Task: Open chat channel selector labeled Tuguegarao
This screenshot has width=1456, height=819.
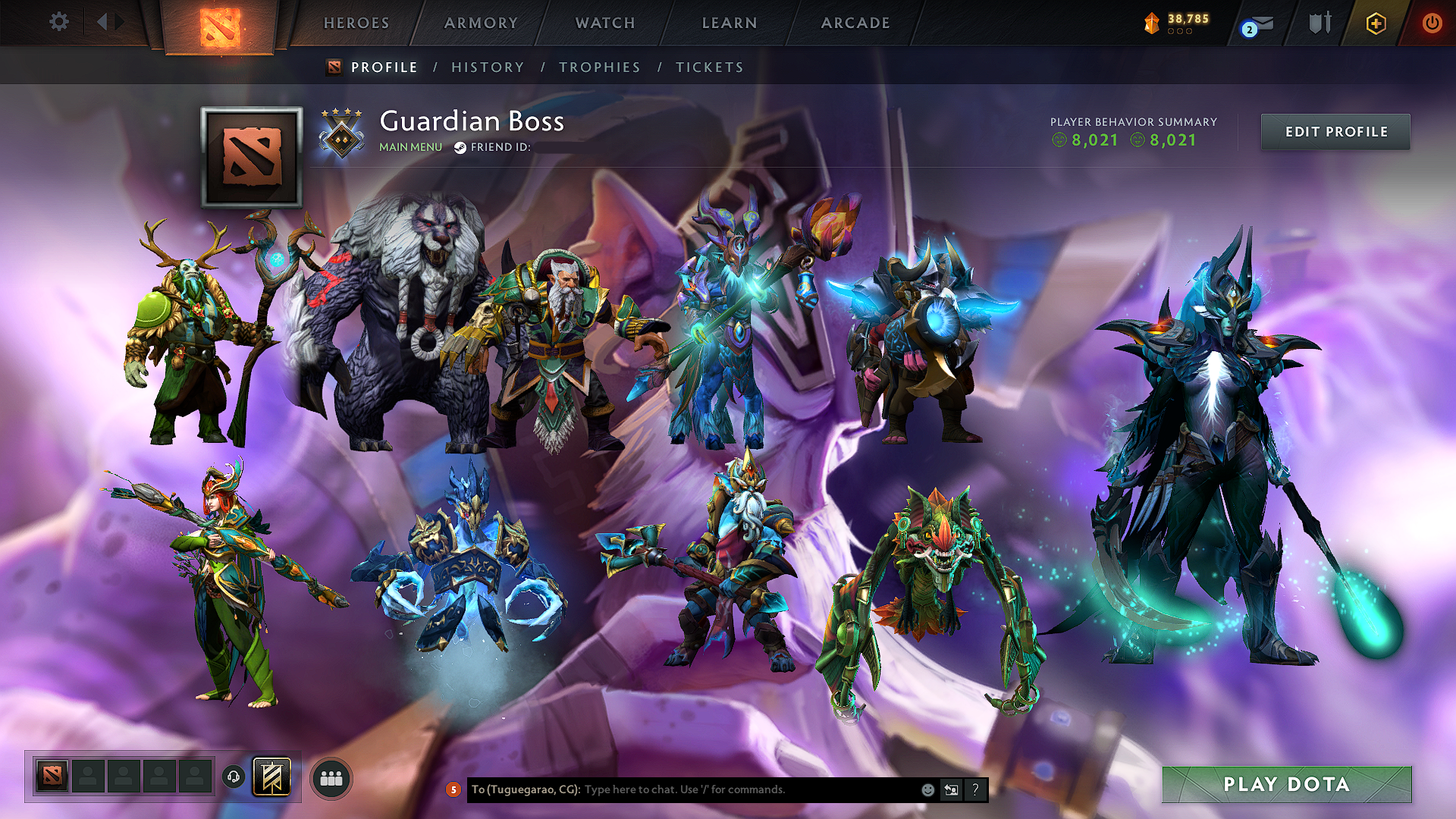Action: tap(526, 789)
